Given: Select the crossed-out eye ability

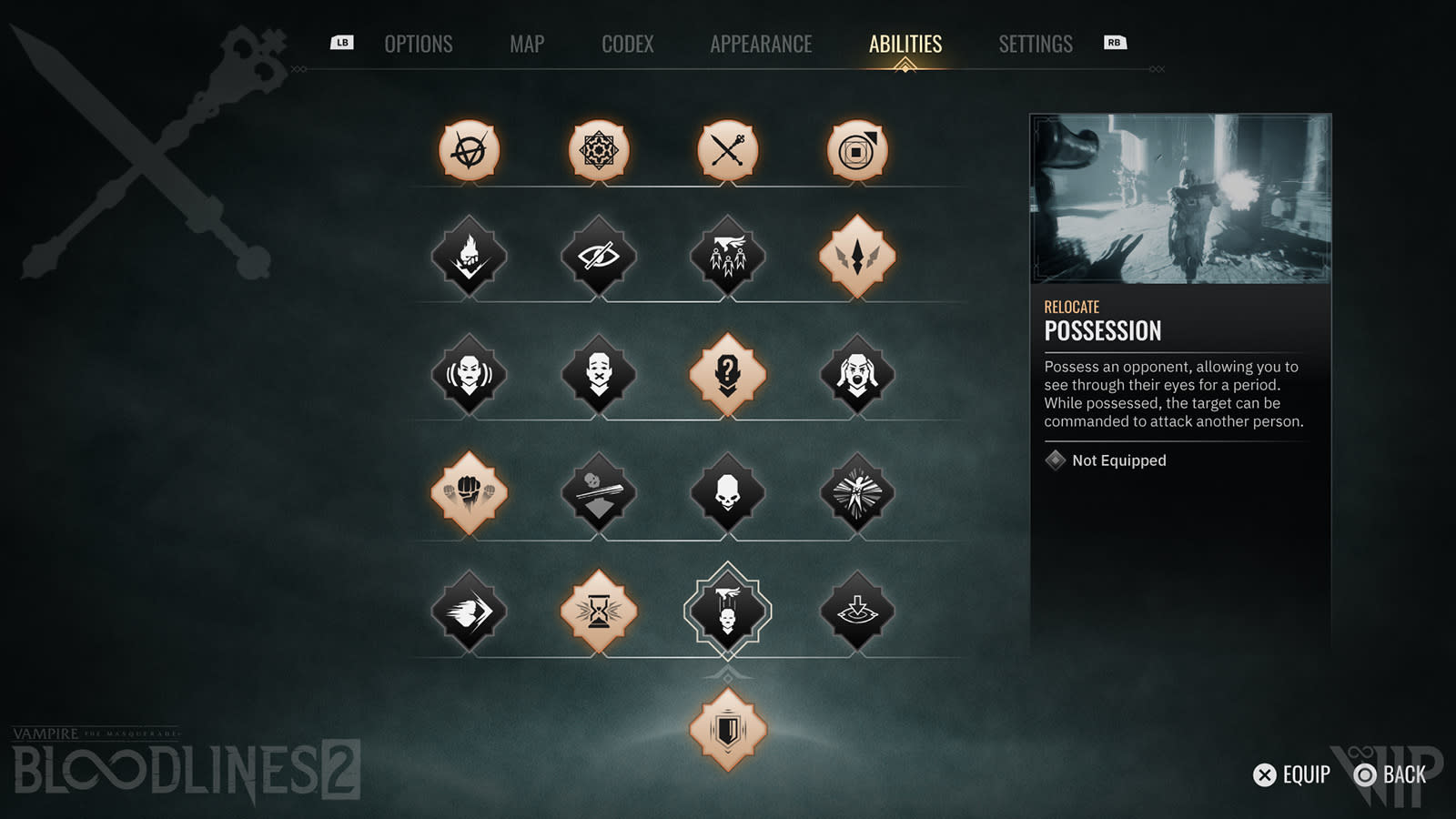Looking at the screenshot, I should (x=599, y=256).
